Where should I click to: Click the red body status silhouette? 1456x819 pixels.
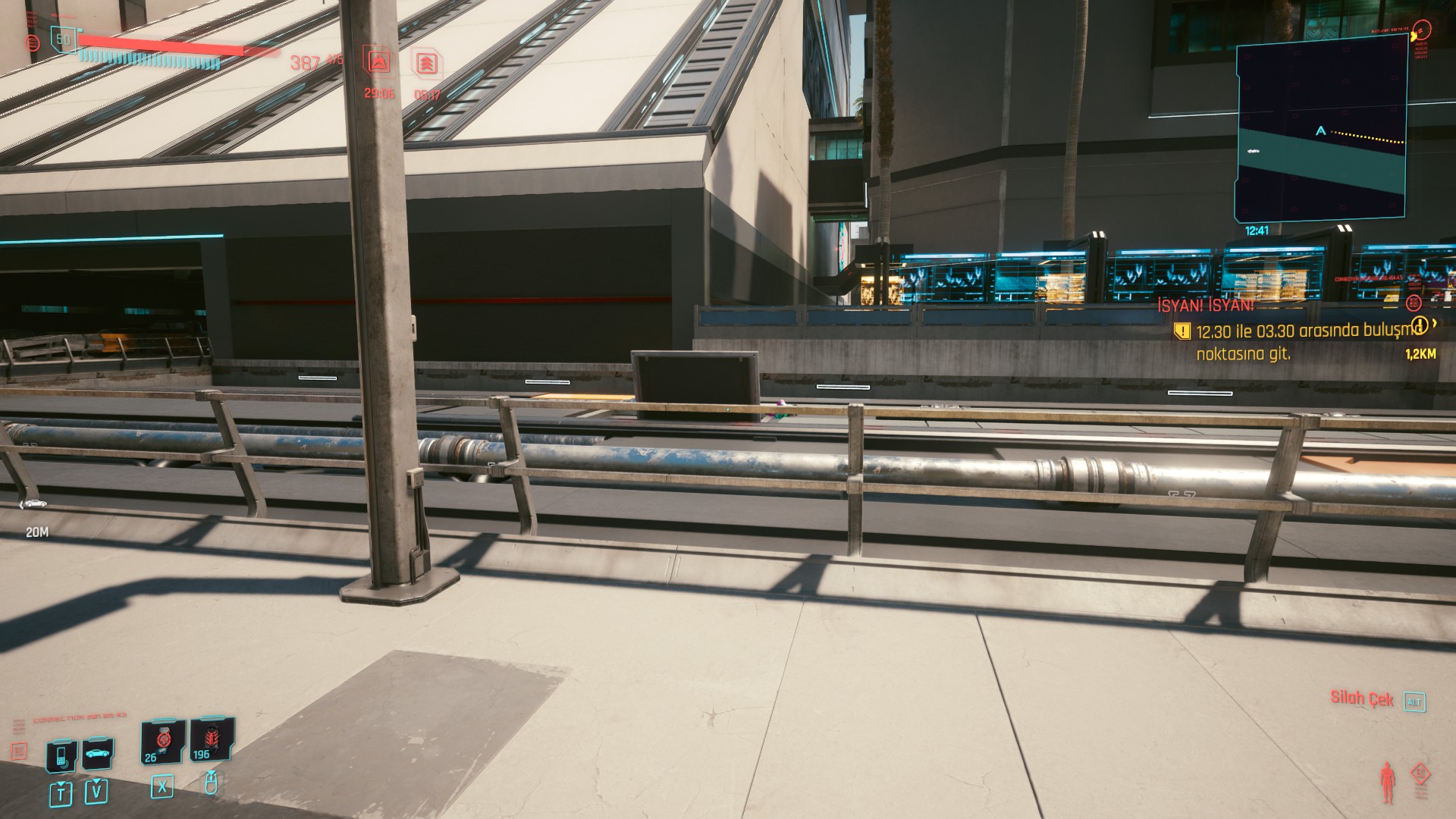pyautogui.click(x=1388, y=783)
